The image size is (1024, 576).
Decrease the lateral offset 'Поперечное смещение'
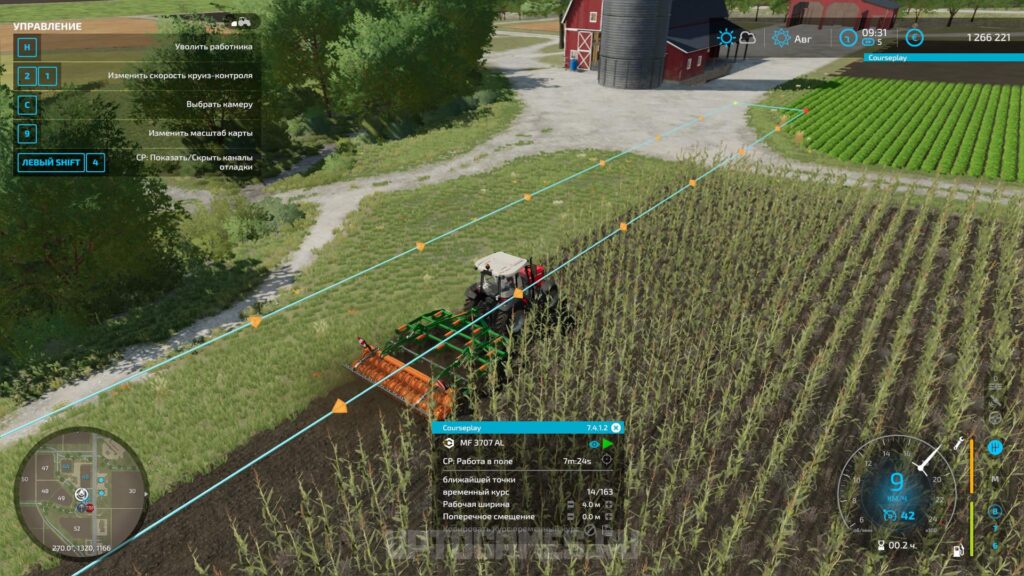[570, 517]
